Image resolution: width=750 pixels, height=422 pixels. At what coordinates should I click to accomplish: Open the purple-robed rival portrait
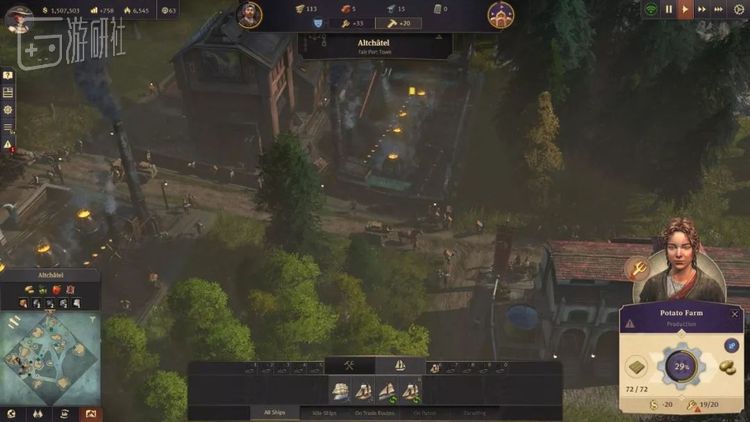500,14
